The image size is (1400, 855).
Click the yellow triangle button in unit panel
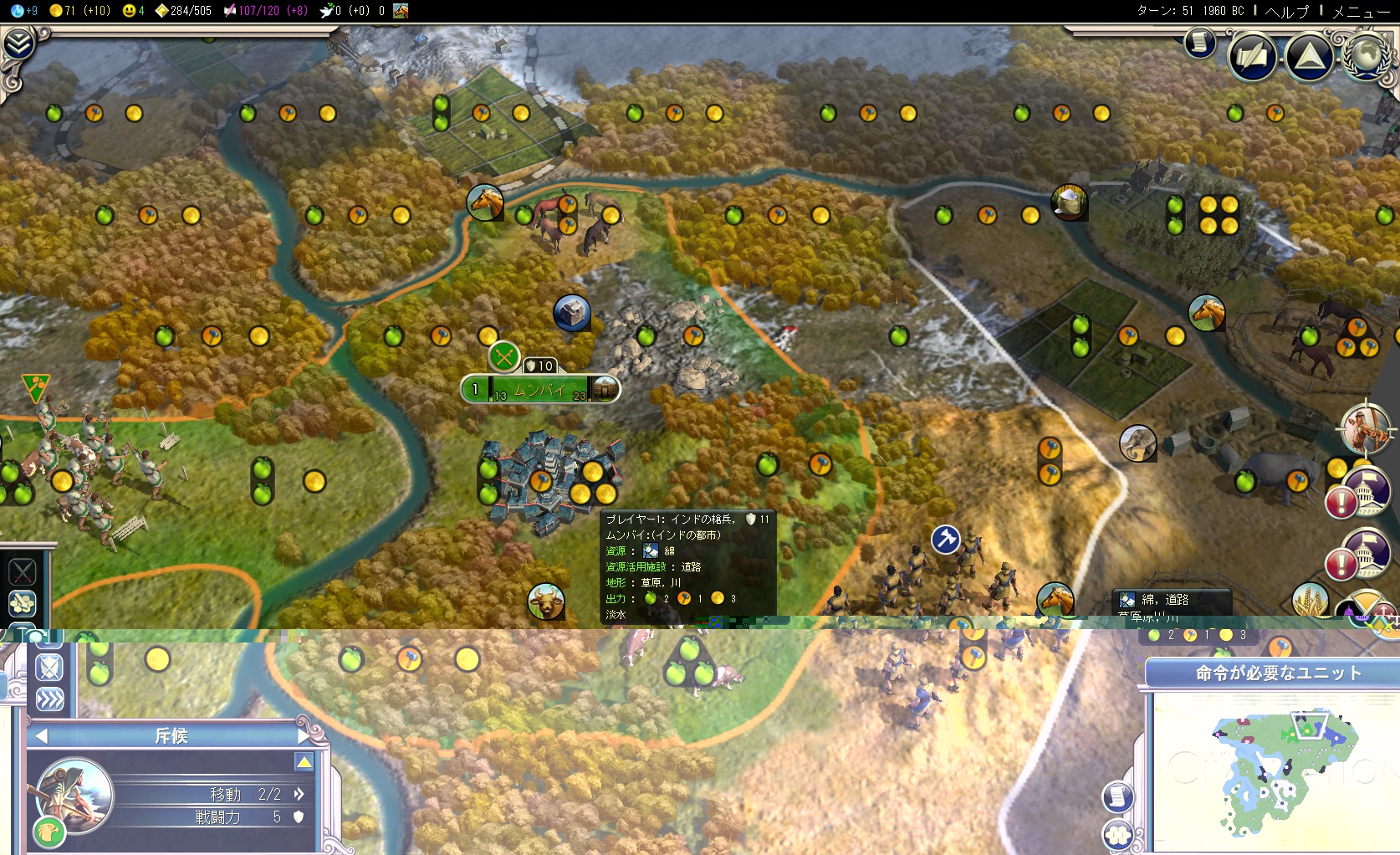pyautogui.click(x=304, y=762)
